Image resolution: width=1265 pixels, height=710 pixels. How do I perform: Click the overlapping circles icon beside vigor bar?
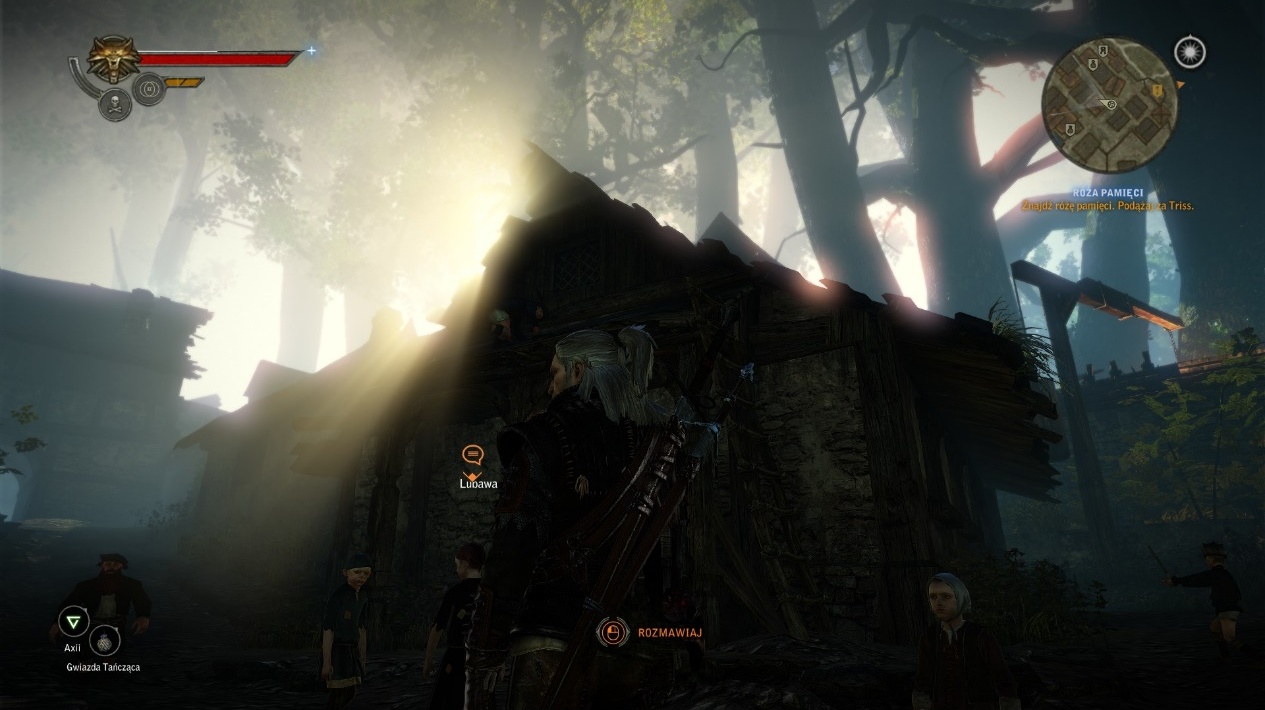tap(149, 88)
